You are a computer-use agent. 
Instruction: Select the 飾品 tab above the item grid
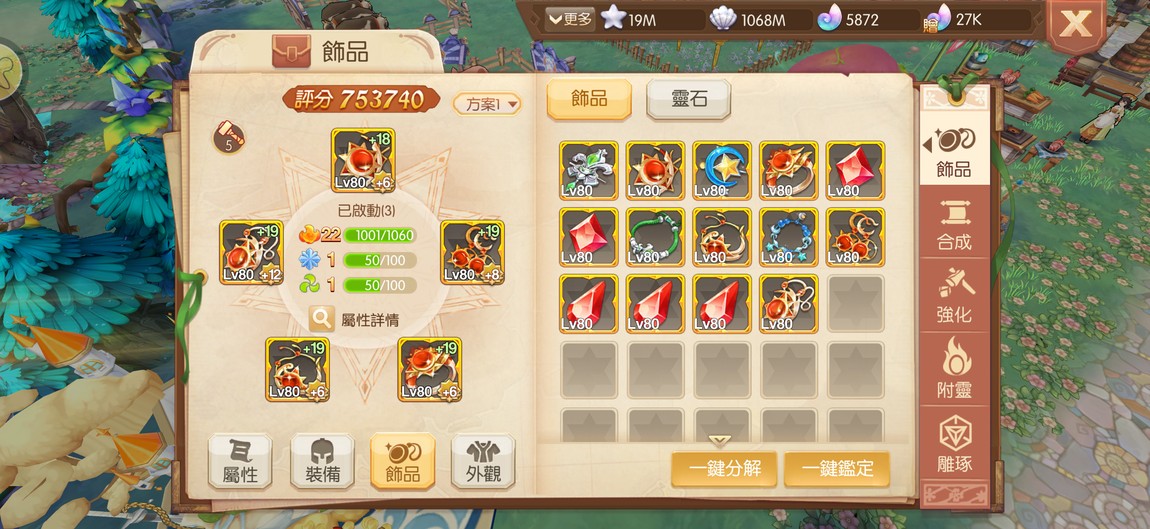pos(589,100)
